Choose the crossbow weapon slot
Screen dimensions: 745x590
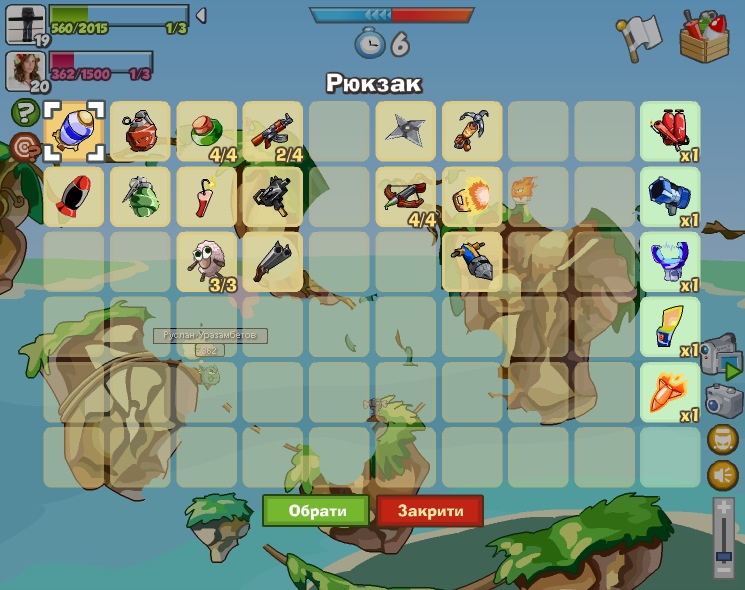pos(406,196)
